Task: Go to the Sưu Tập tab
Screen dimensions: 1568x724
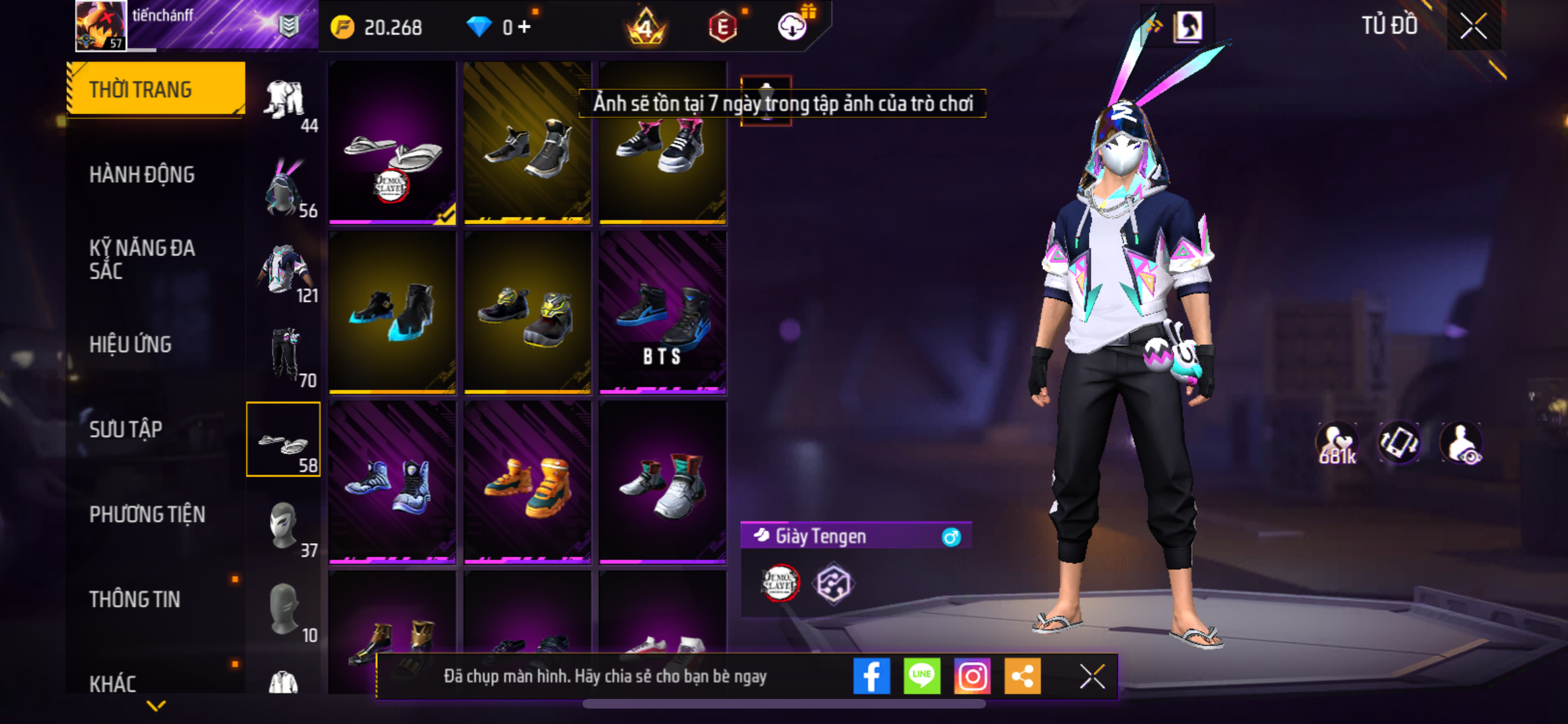Action: [126, 429]
